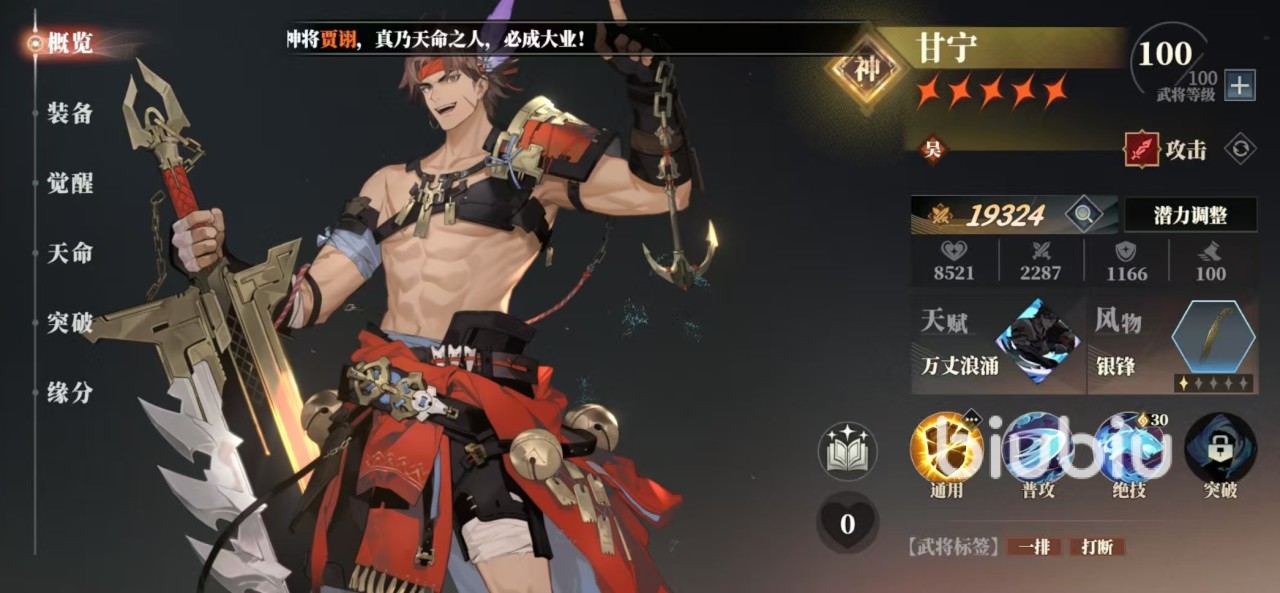Screen dimensions: 1280x593
Task: Select the 觉醒 awakening tab
Action: 70,183
